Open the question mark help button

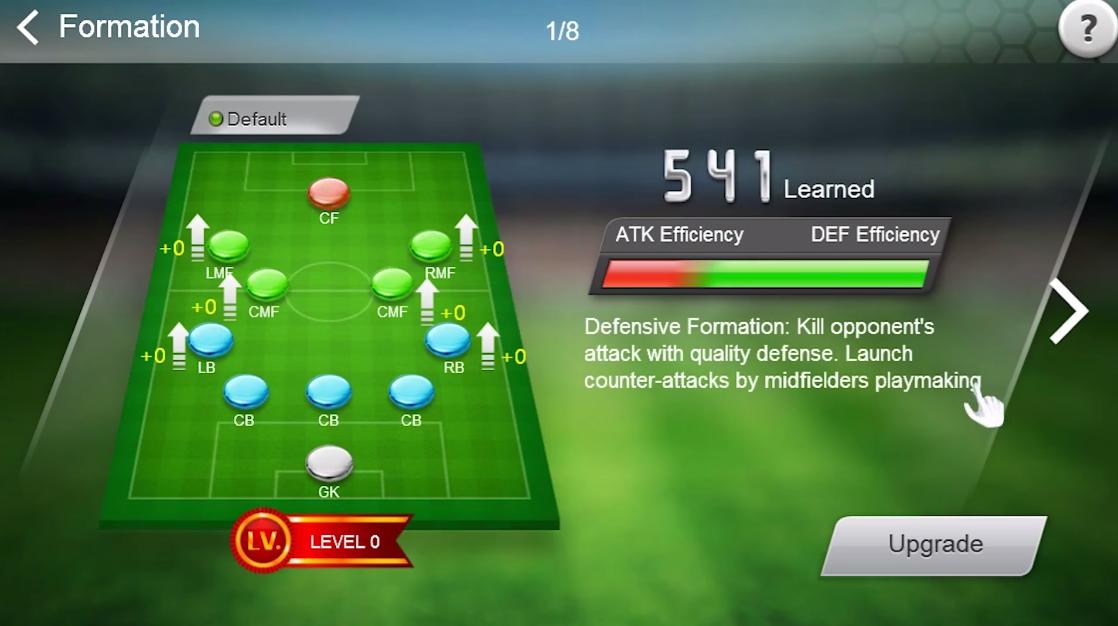1085,30
